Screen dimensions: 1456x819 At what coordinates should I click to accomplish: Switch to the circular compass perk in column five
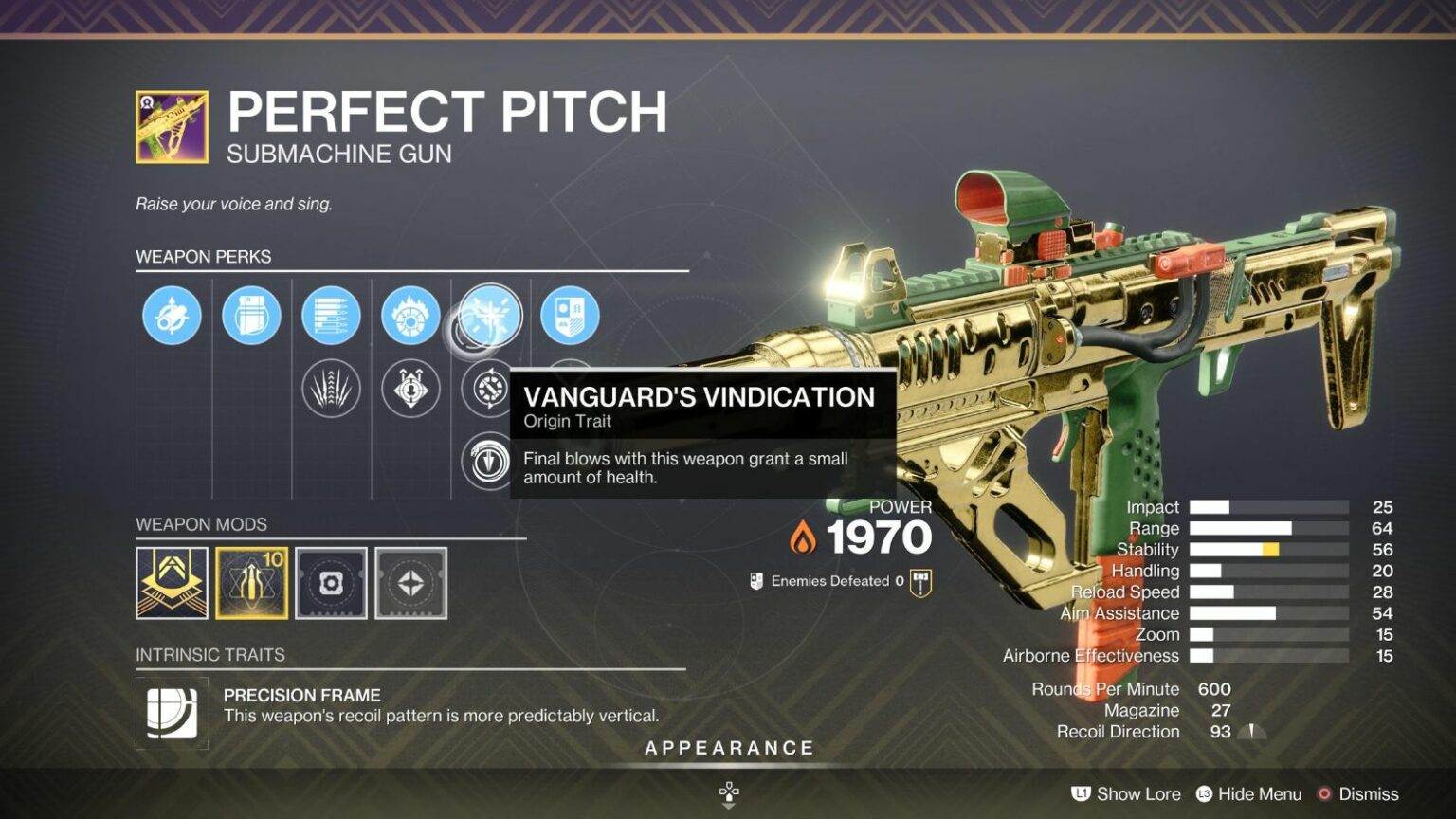coord(490,389)
